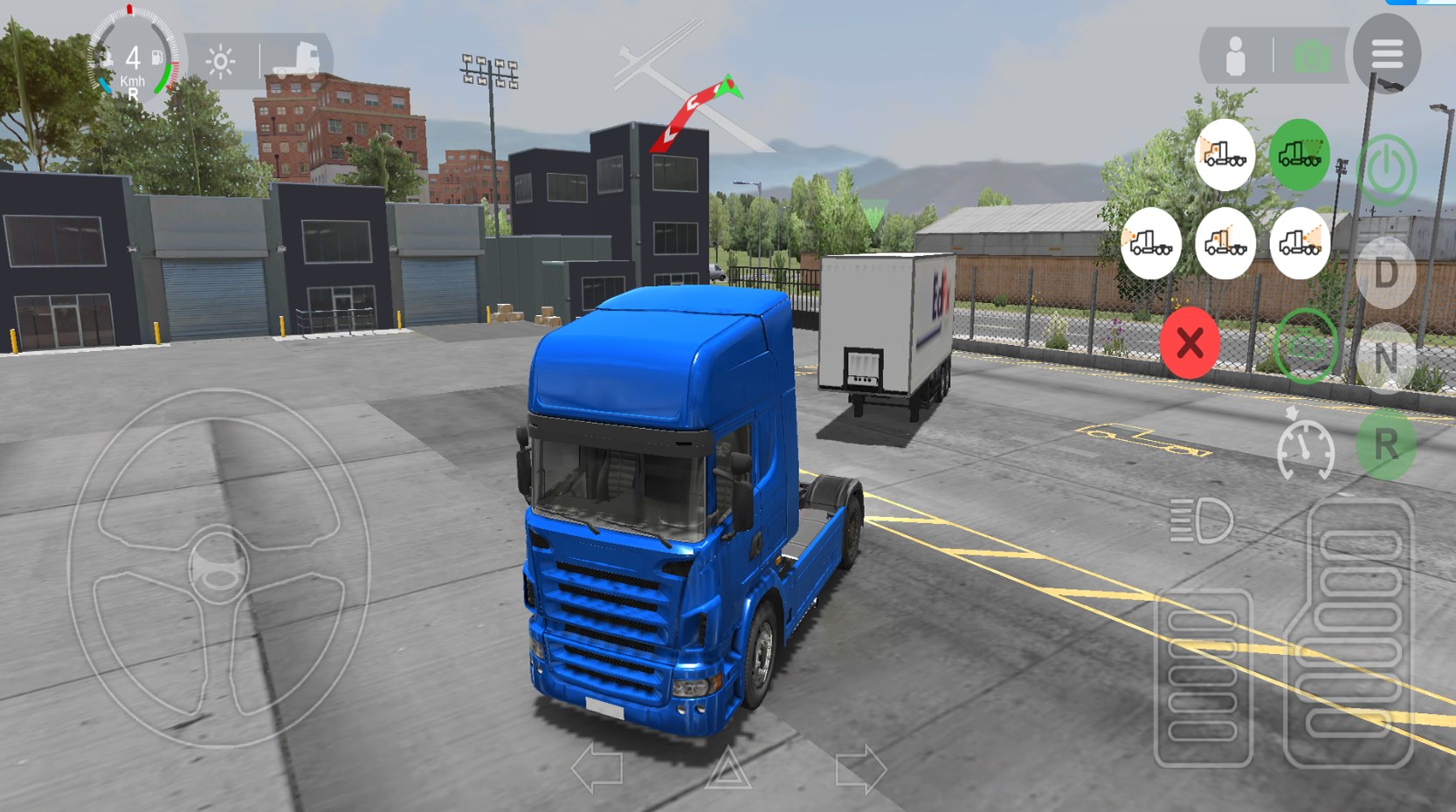Select the Reverse gear button

pos(1386,445)
